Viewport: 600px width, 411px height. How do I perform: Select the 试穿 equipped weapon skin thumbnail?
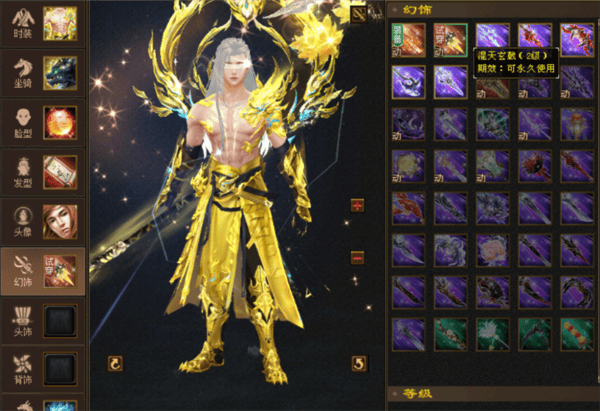(x=61, y=270)
